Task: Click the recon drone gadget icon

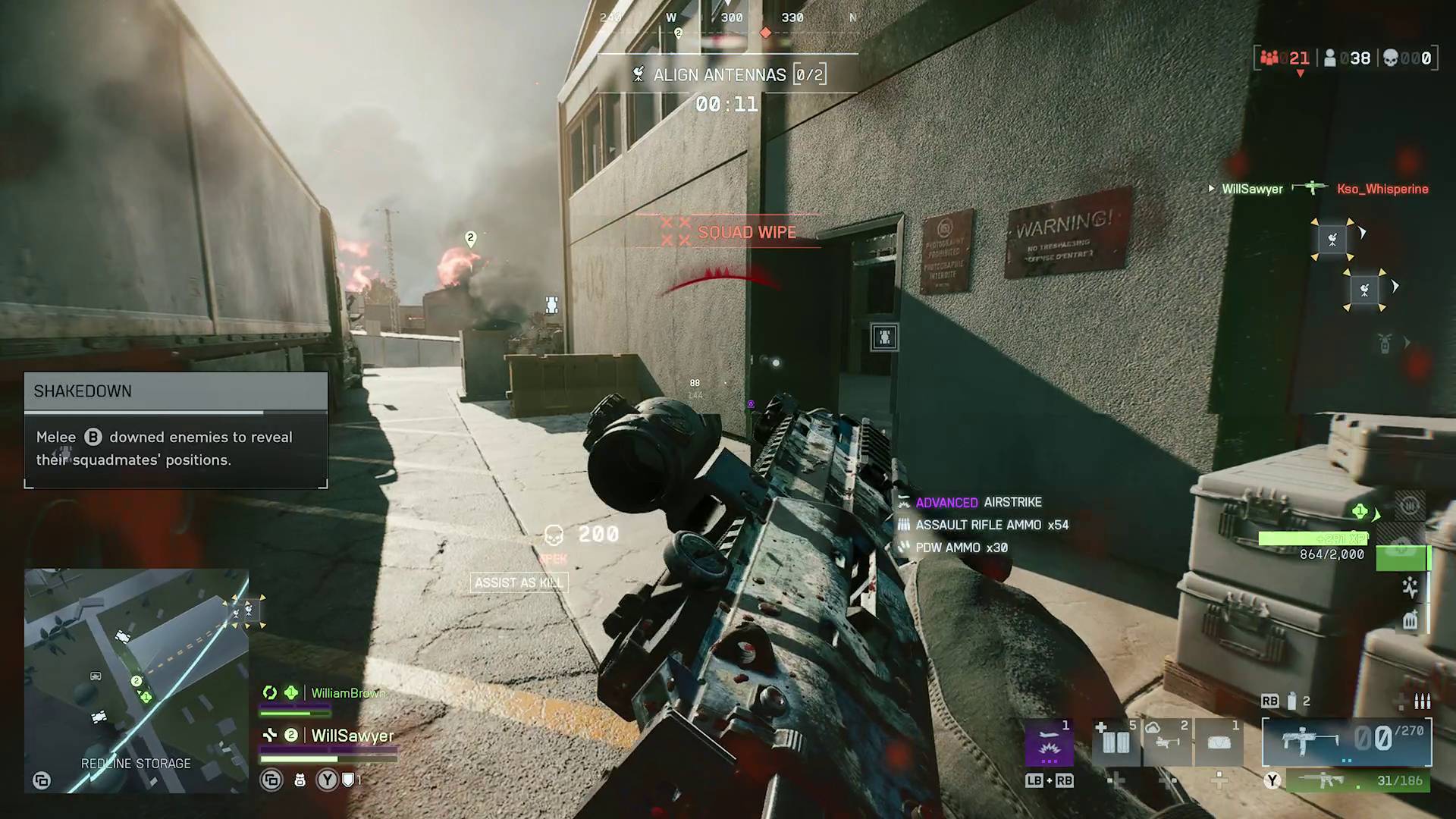Action: click(x=1166, y=743)
